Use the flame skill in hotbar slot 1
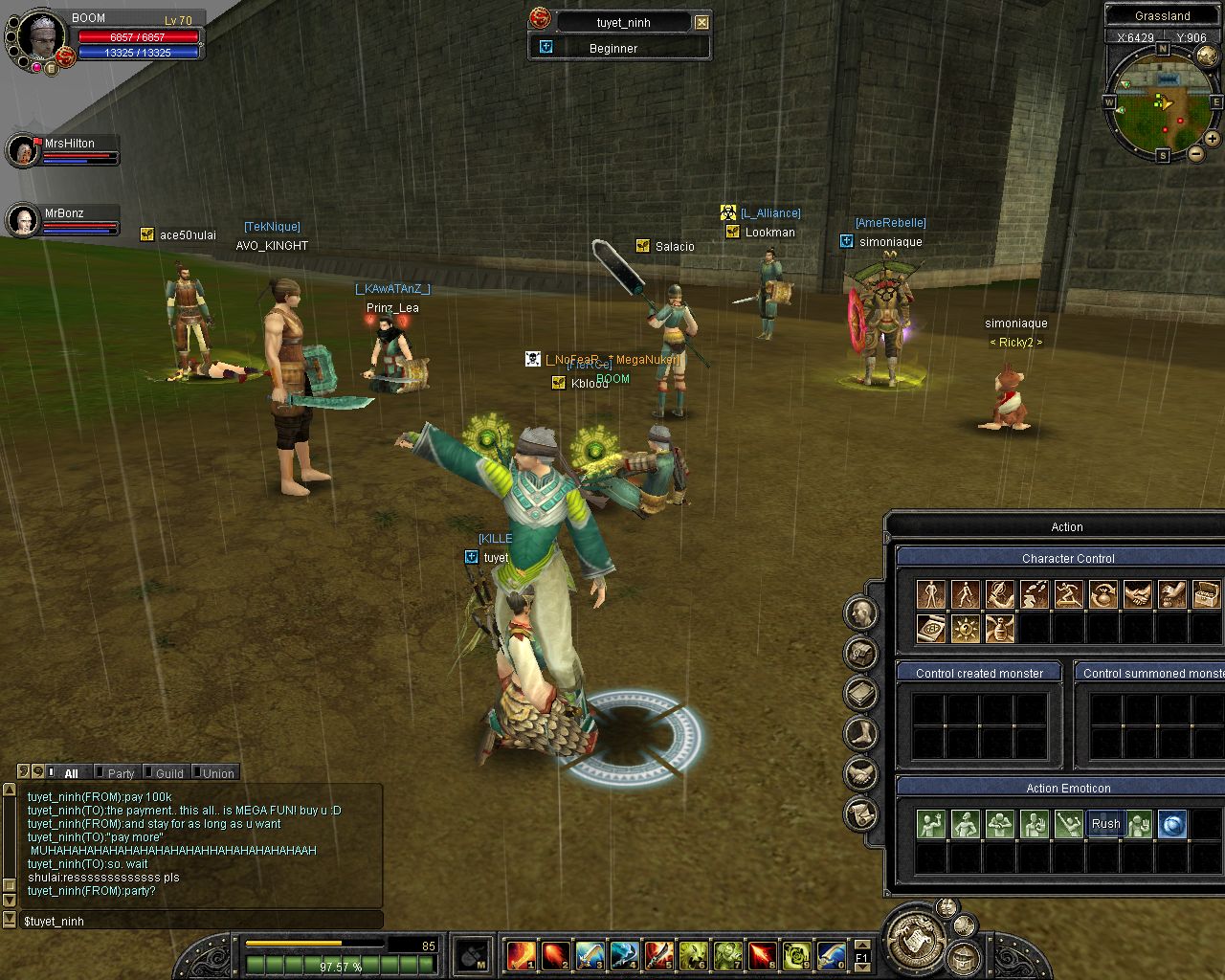 [522, 955]
